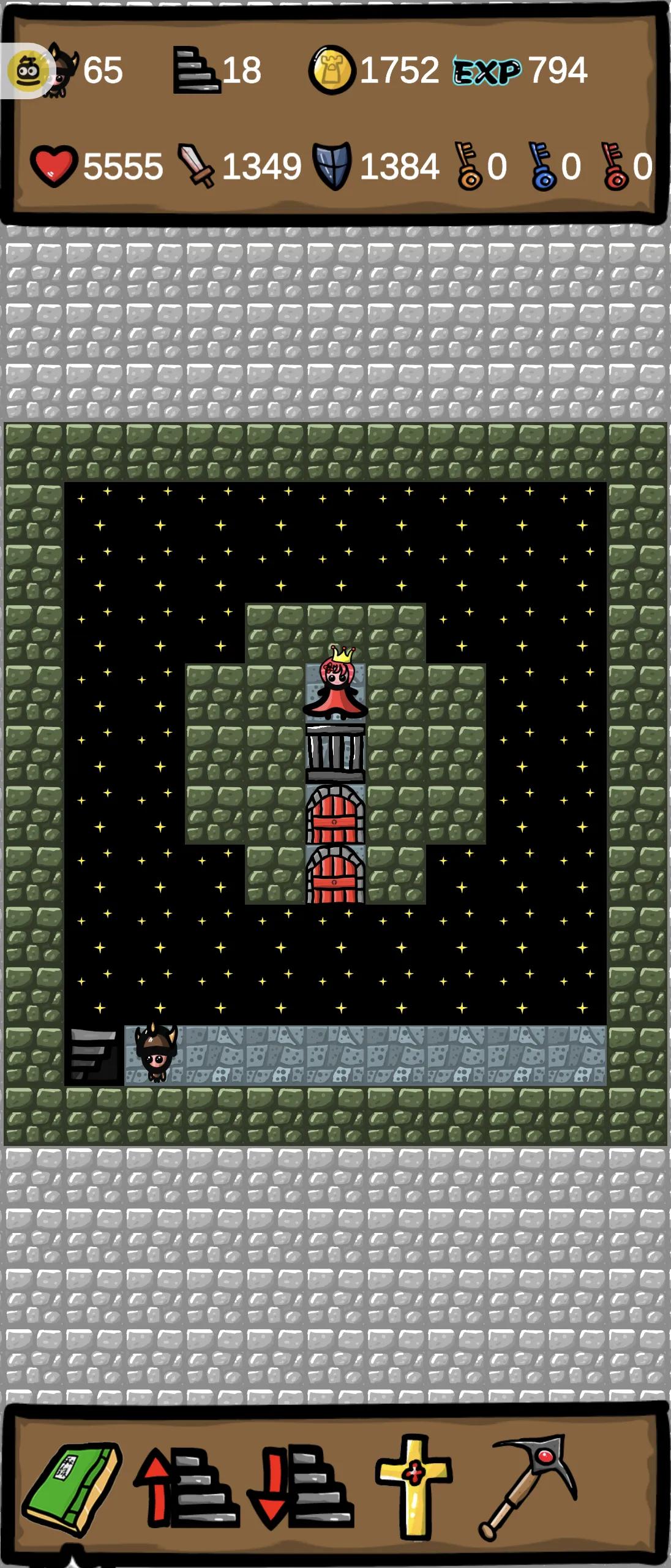Activate the golden holy cross item
Viewport: 671px width, 1568px height.
(414, 1485)
